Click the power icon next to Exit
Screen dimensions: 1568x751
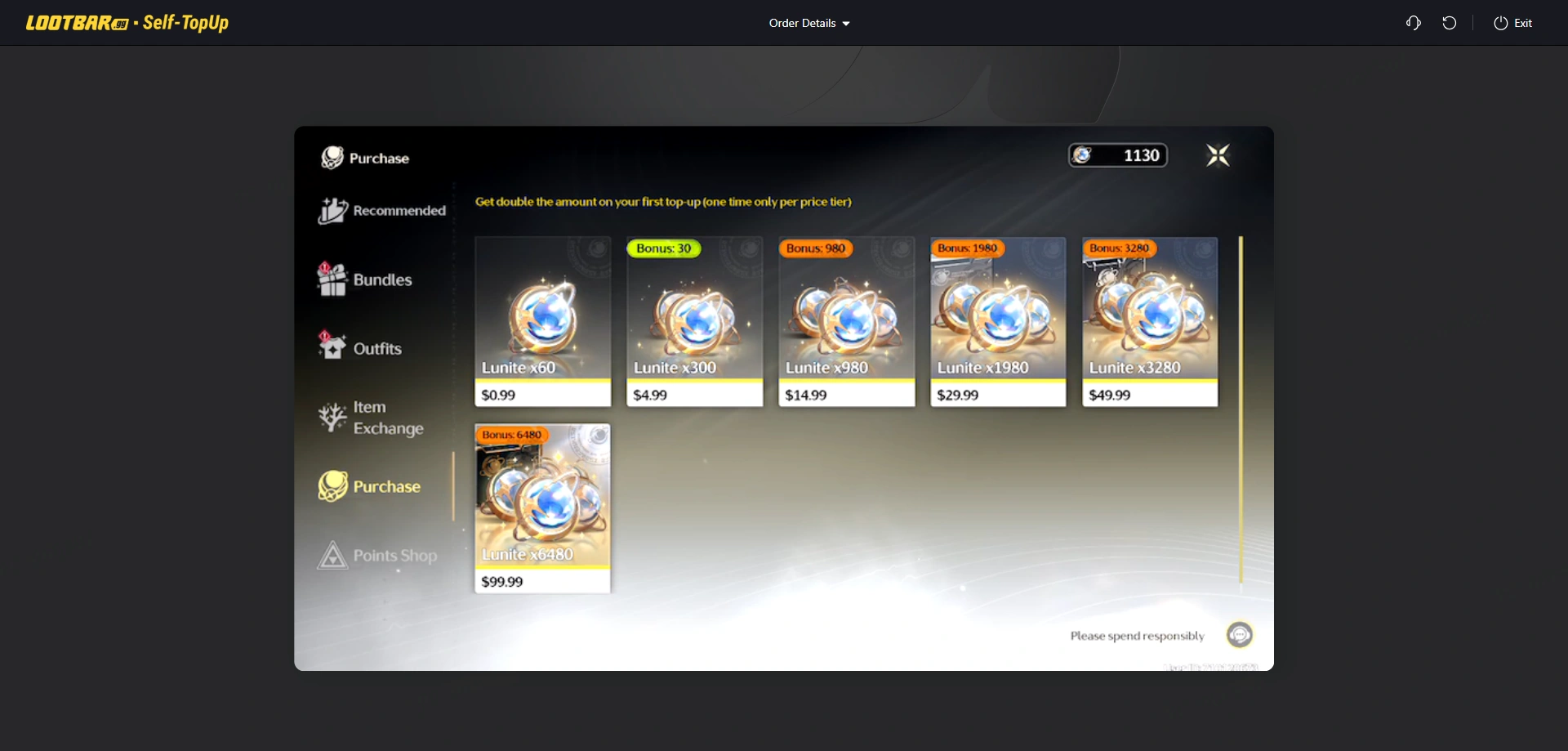[x=1499, y=23]
